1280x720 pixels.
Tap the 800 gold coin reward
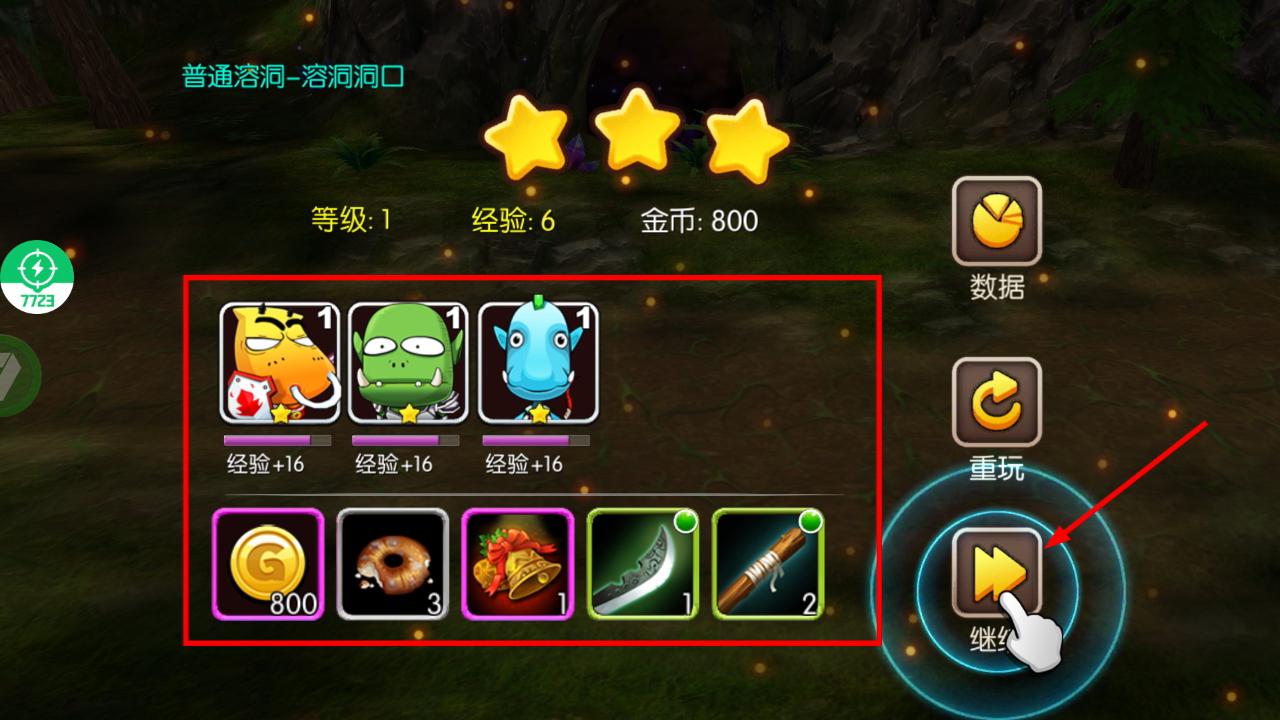tap(268, 564)
